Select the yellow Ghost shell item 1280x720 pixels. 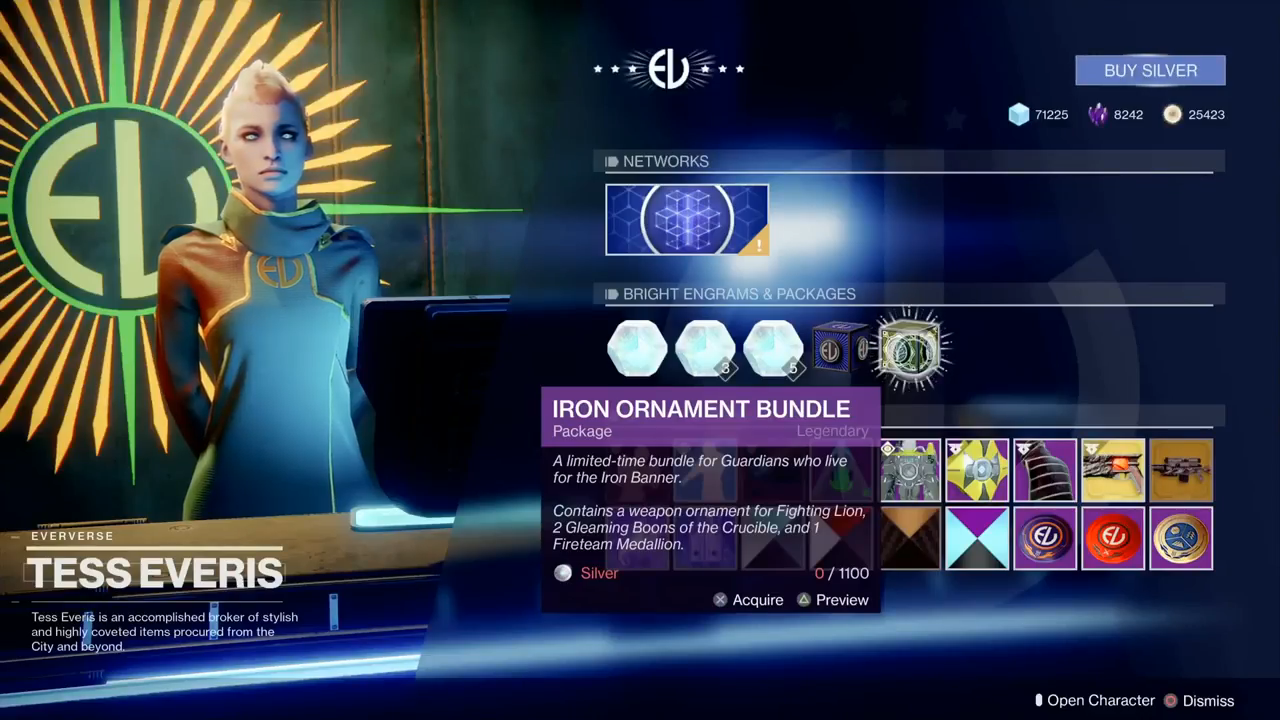978,470
